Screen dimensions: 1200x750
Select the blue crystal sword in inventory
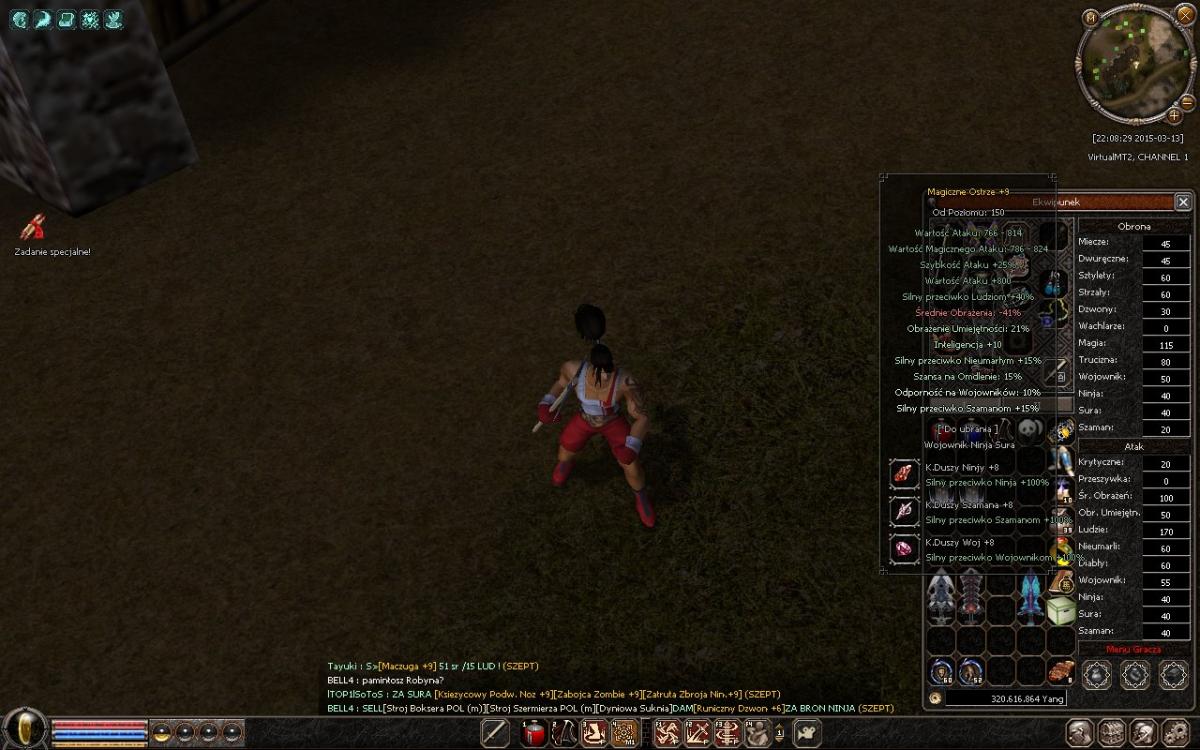(1031, 596)
